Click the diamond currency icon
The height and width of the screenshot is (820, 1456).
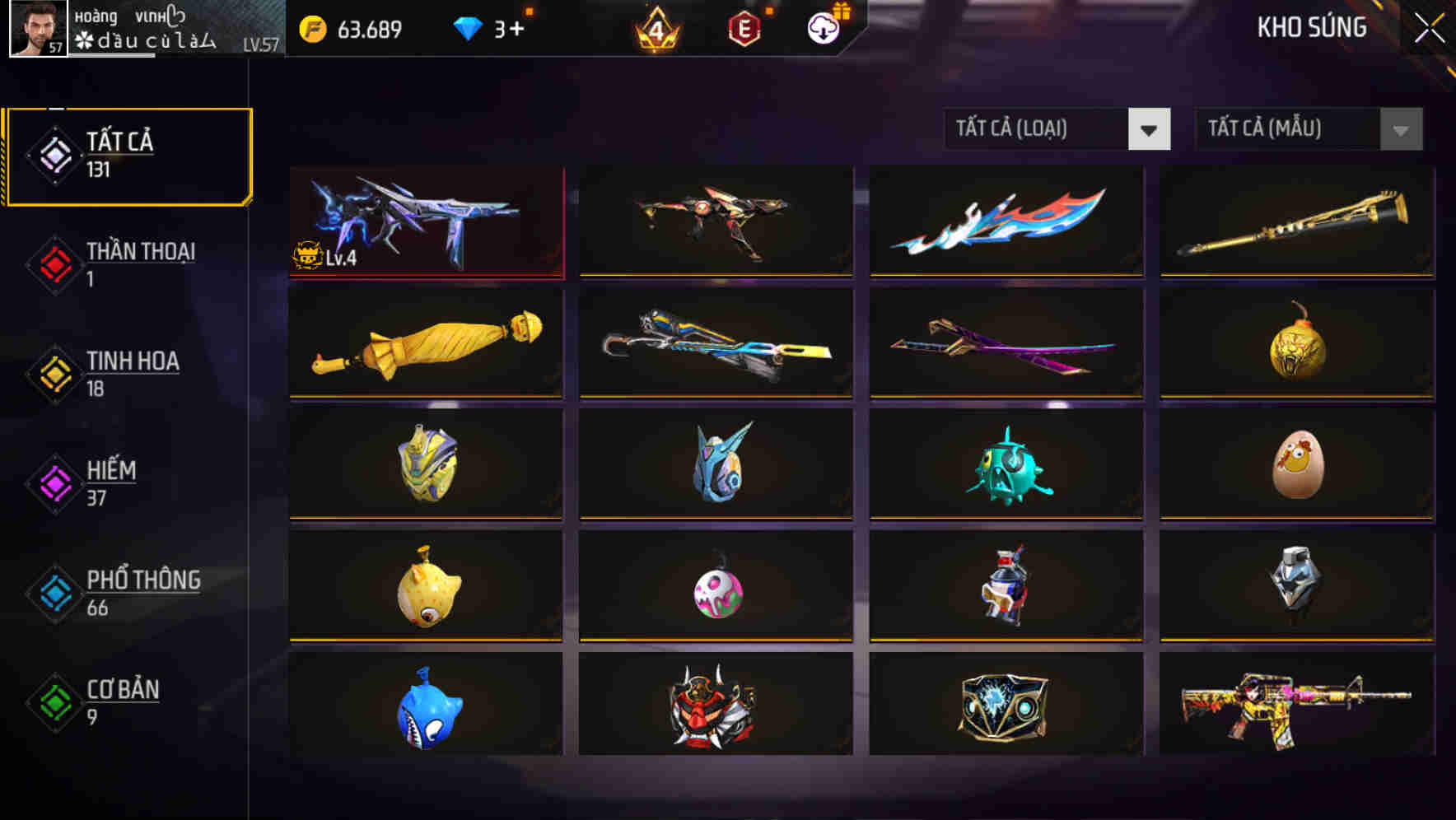468,27
